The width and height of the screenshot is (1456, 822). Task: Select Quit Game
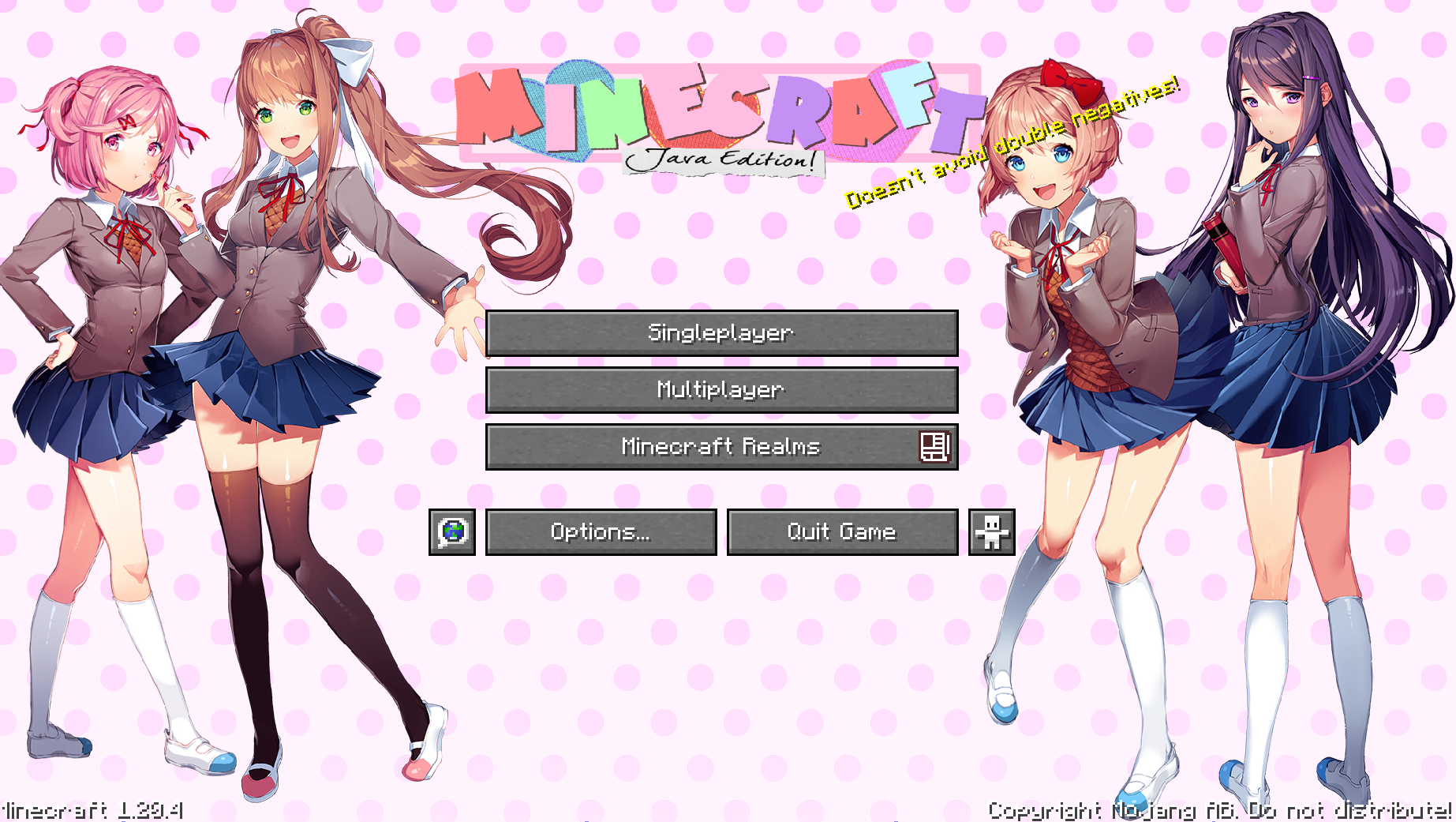(841, 531)
